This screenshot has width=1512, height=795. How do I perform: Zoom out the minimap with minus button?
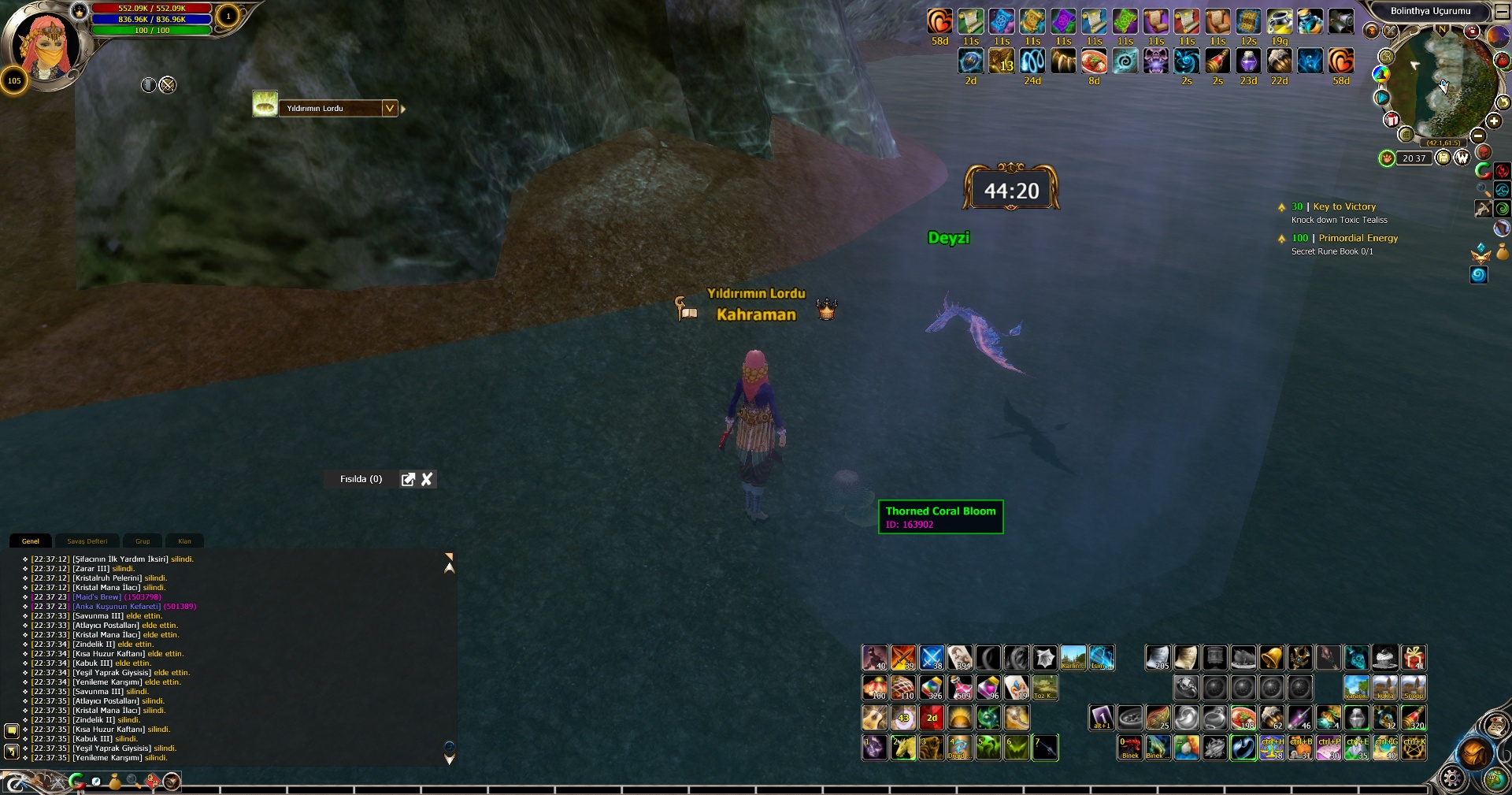pos(1478,136)
